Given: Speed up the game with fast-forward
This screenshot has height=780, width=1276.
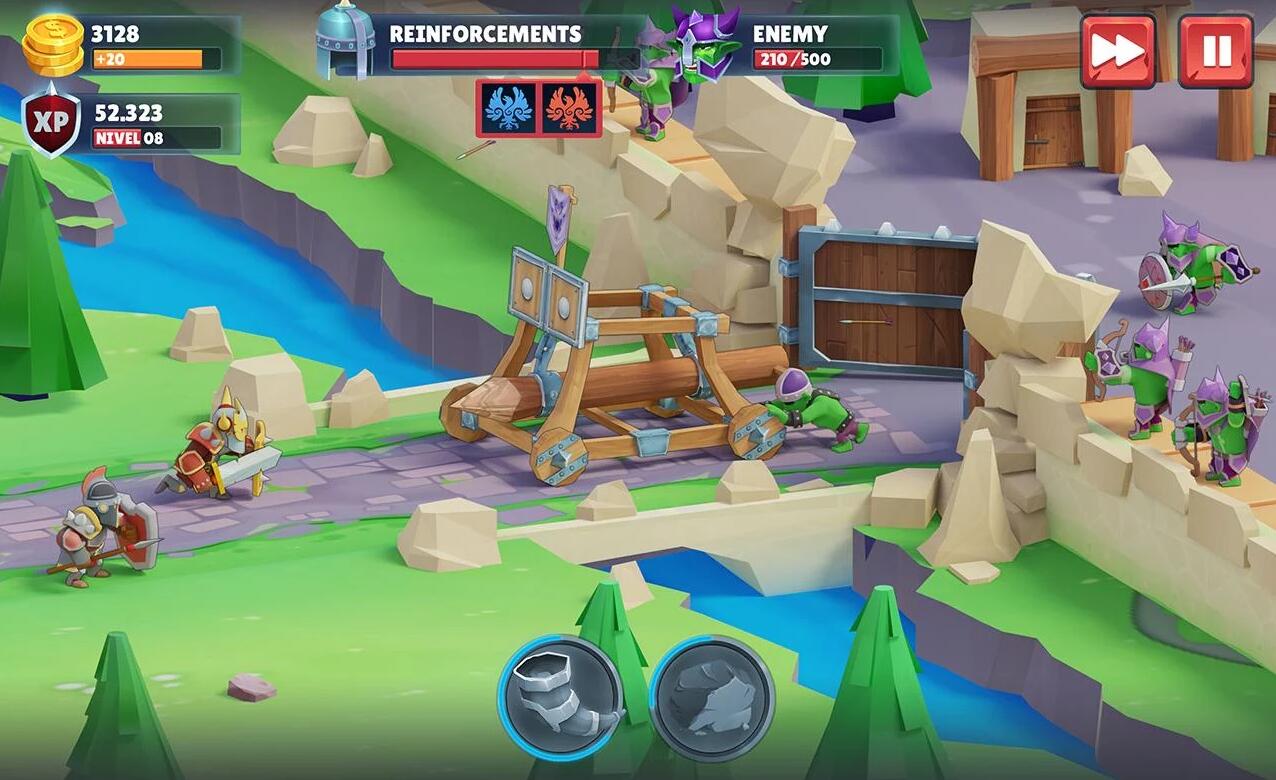Looking at the screenshot, I should 1117,50.
